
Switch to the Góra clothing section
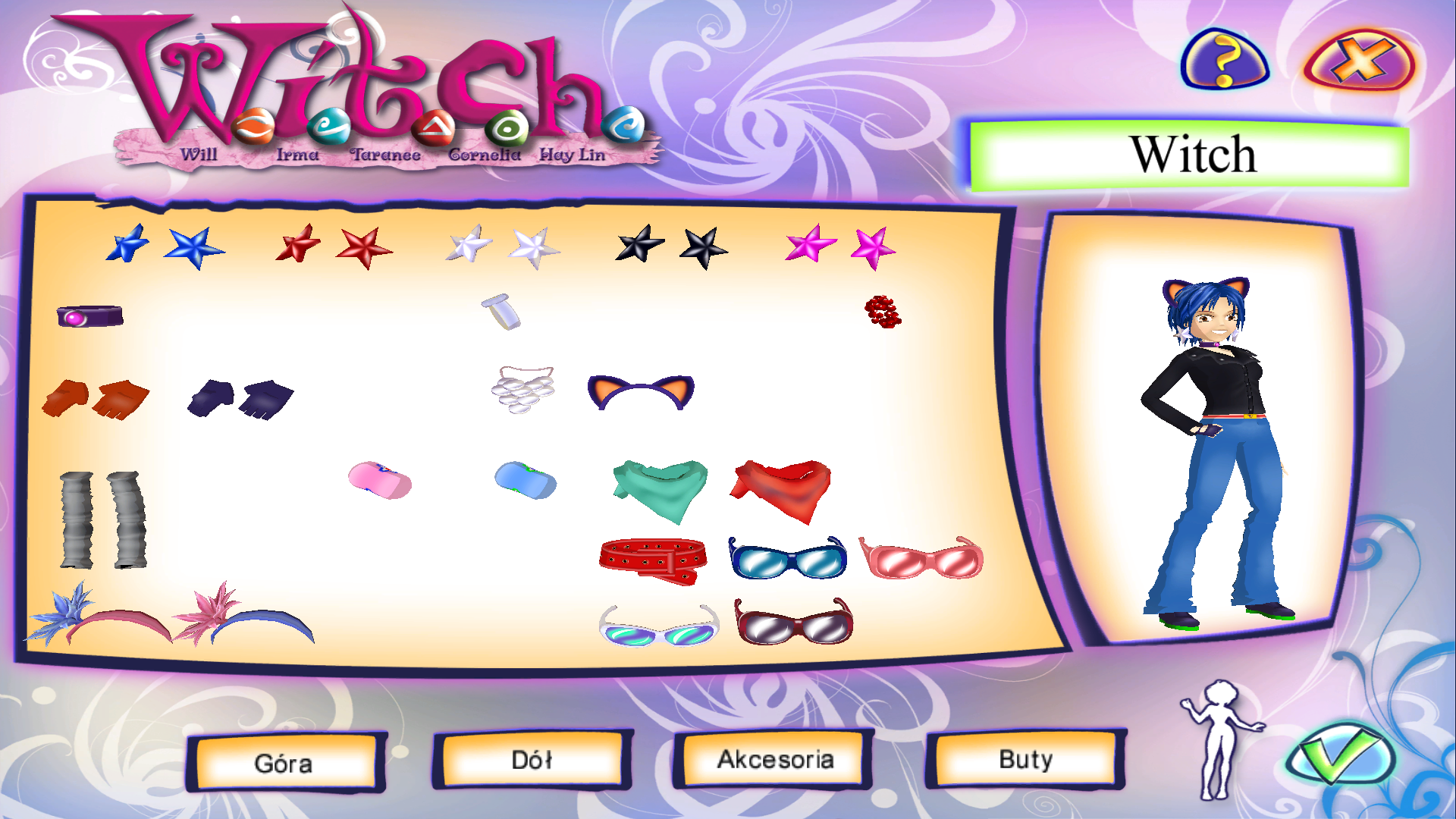(x=286, y=762)
